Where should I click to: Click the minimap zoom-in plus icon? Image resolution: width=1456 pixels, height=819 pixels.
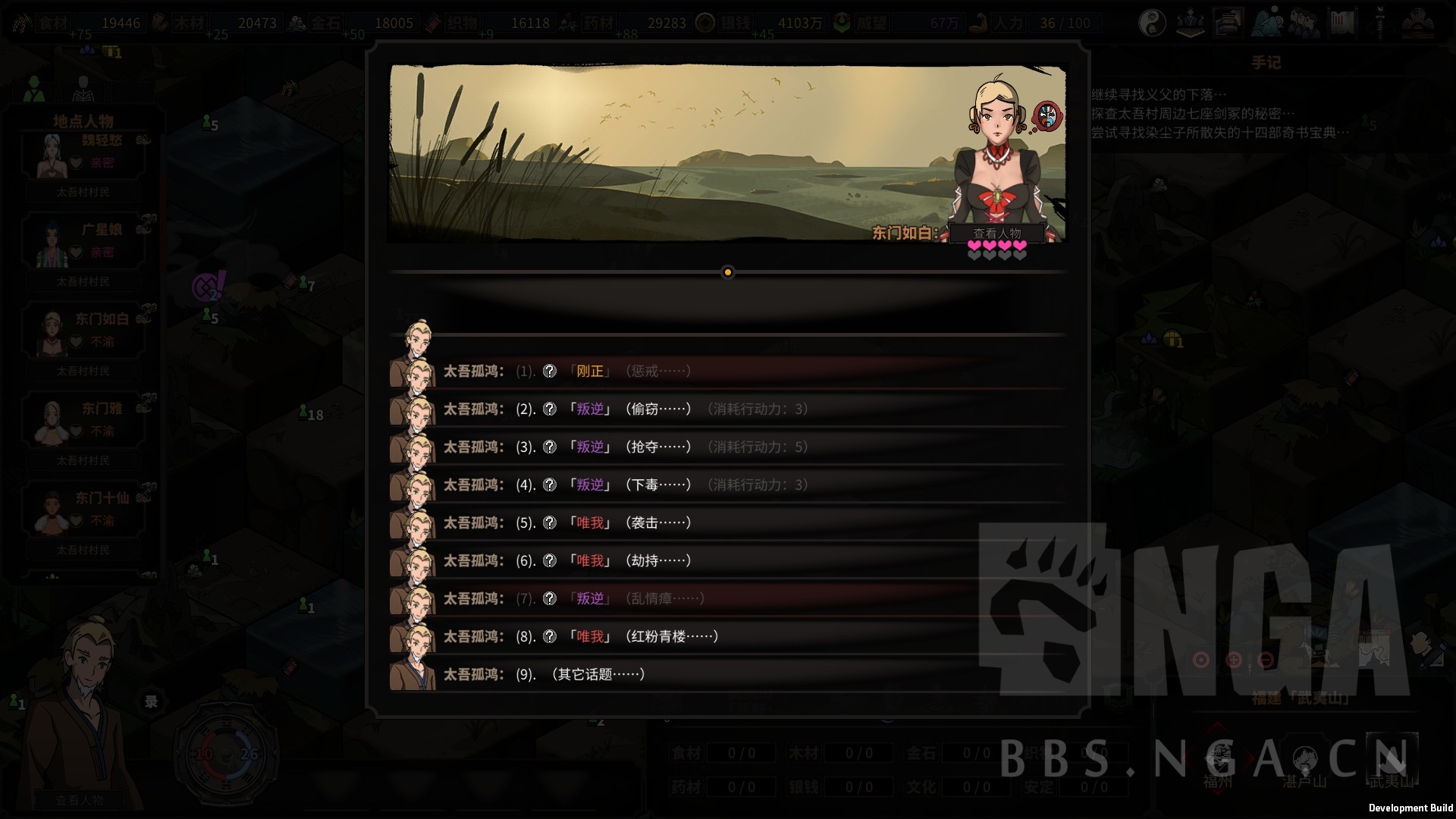(1234, 661)
